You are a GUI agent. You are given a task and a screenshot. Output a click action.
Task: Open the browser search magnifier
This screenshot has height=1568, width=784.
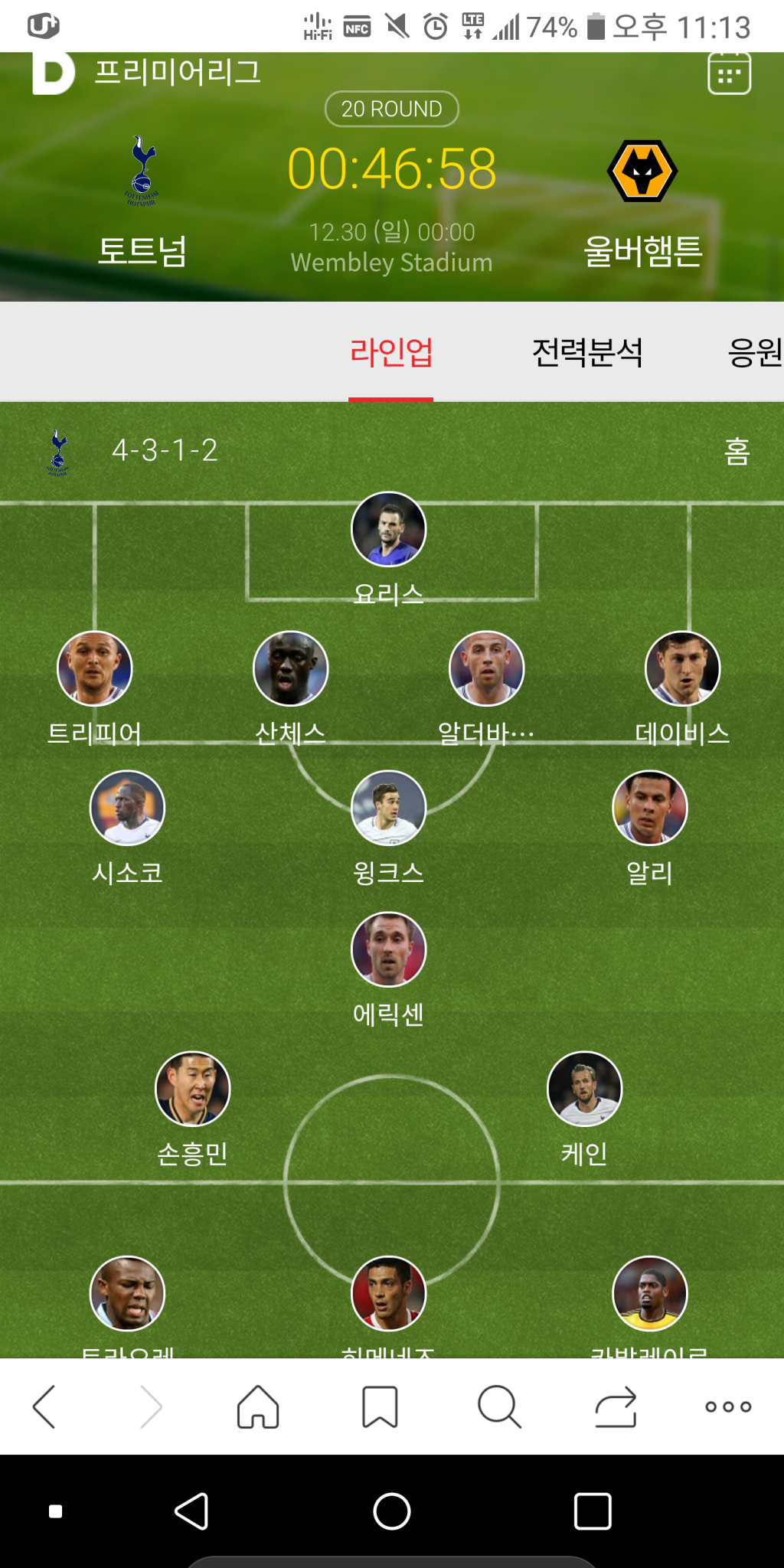pyautogui.click(x=499, y=1406)
